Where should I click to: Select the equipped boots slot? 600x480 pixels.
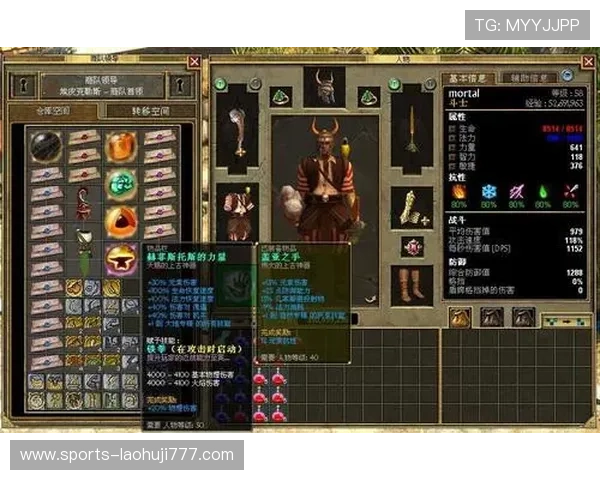tap(410, 285)
